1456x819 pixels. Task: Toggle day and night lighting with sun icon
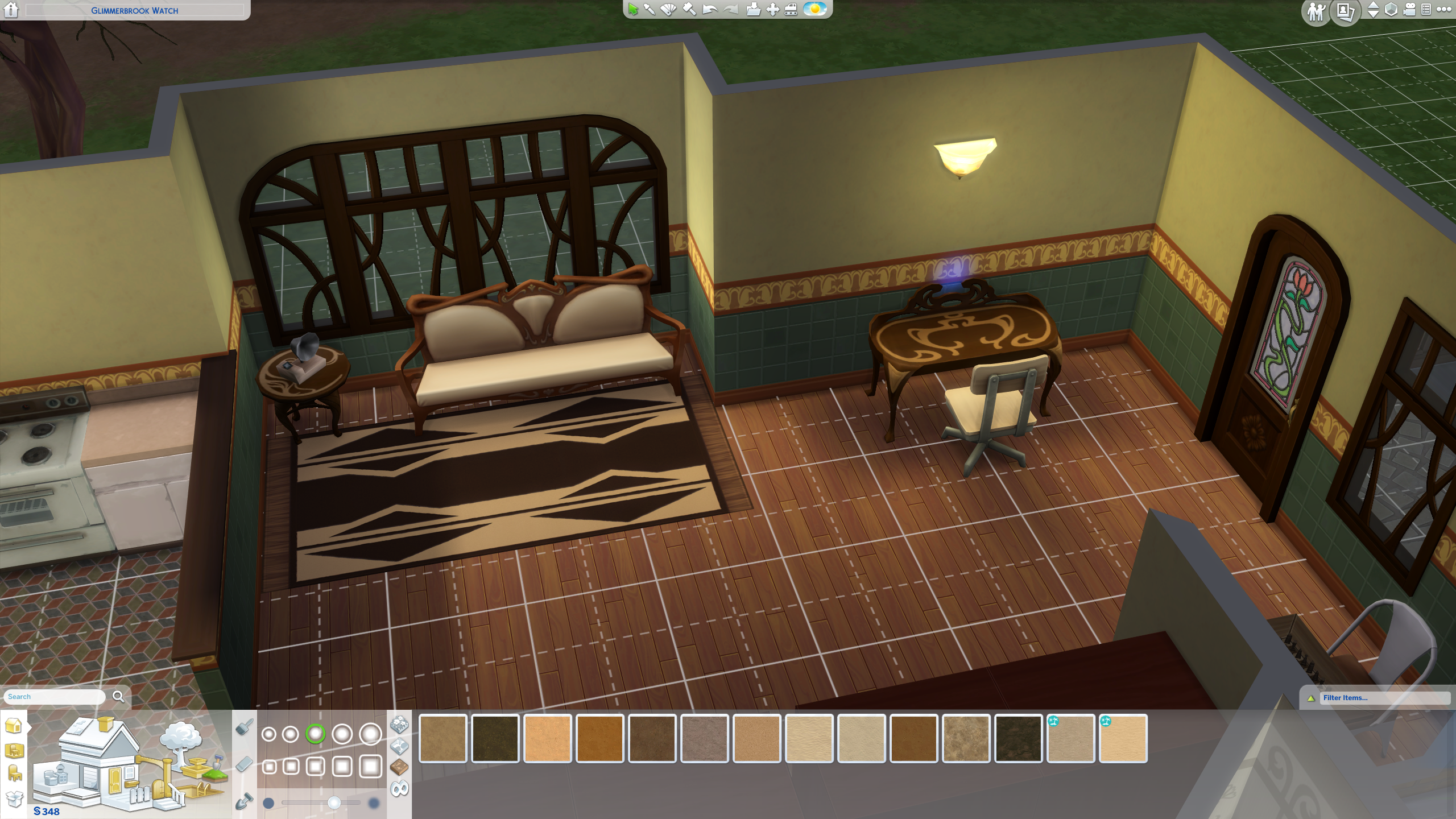[x=814, y=10]
